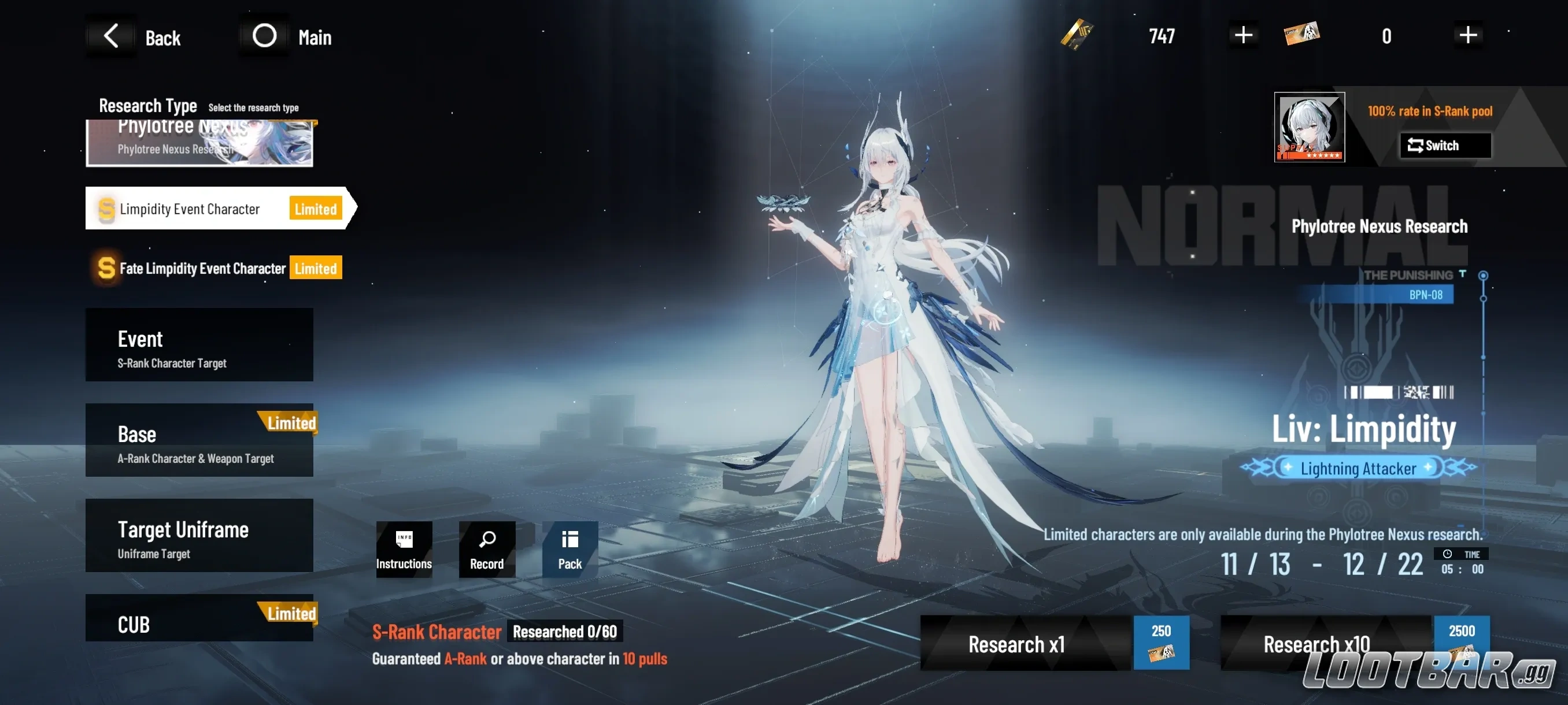Switch to the Event S-Rank Character Target tab

coord(199,344)
